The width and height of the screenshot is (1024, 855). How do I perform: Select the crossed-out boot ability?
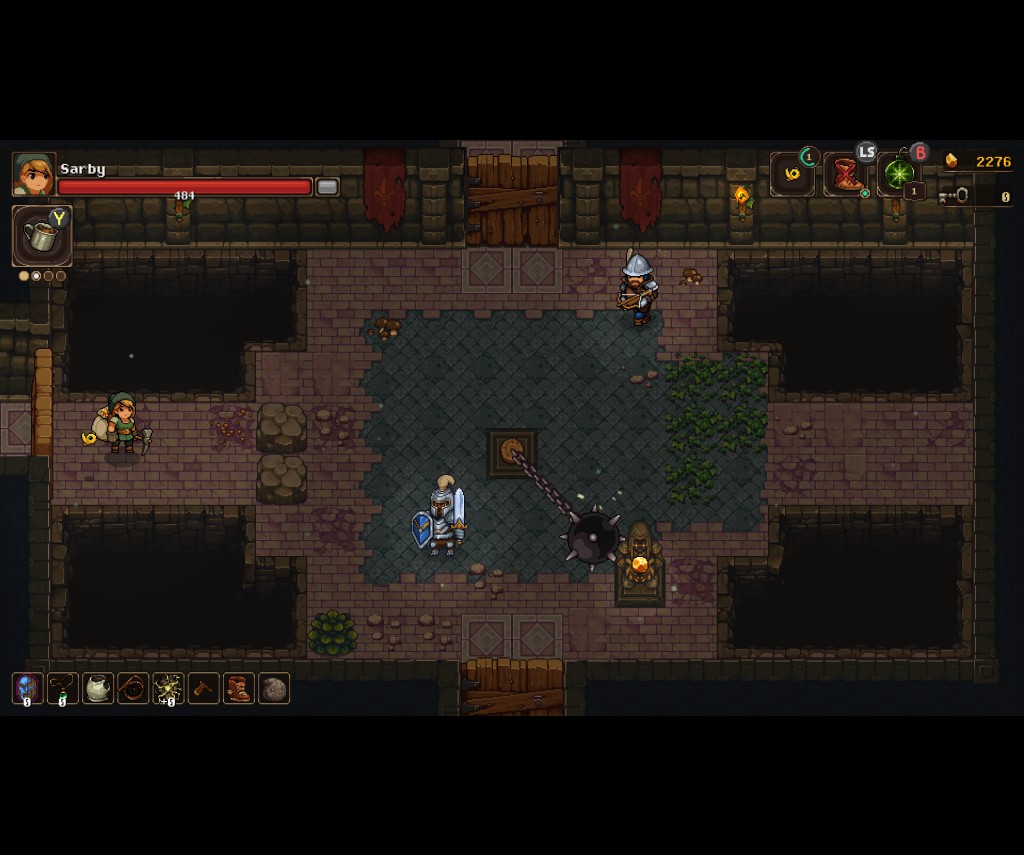pos(845,175)
